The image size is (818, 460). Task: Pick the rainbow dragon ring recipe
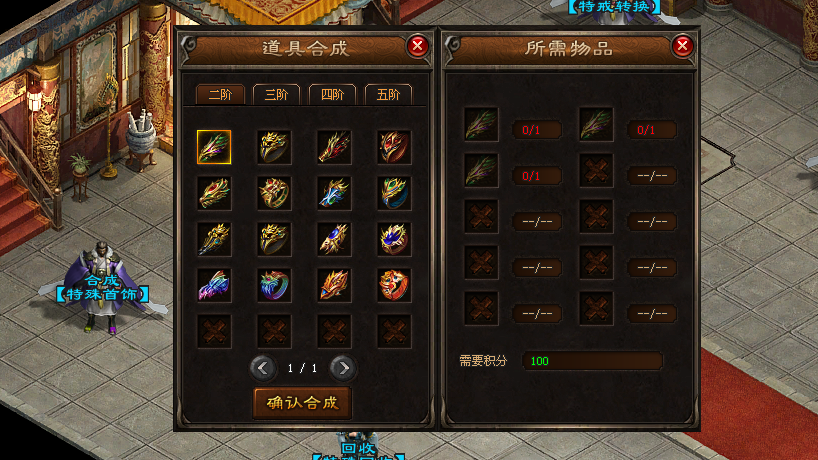click(x=274, y=285)
